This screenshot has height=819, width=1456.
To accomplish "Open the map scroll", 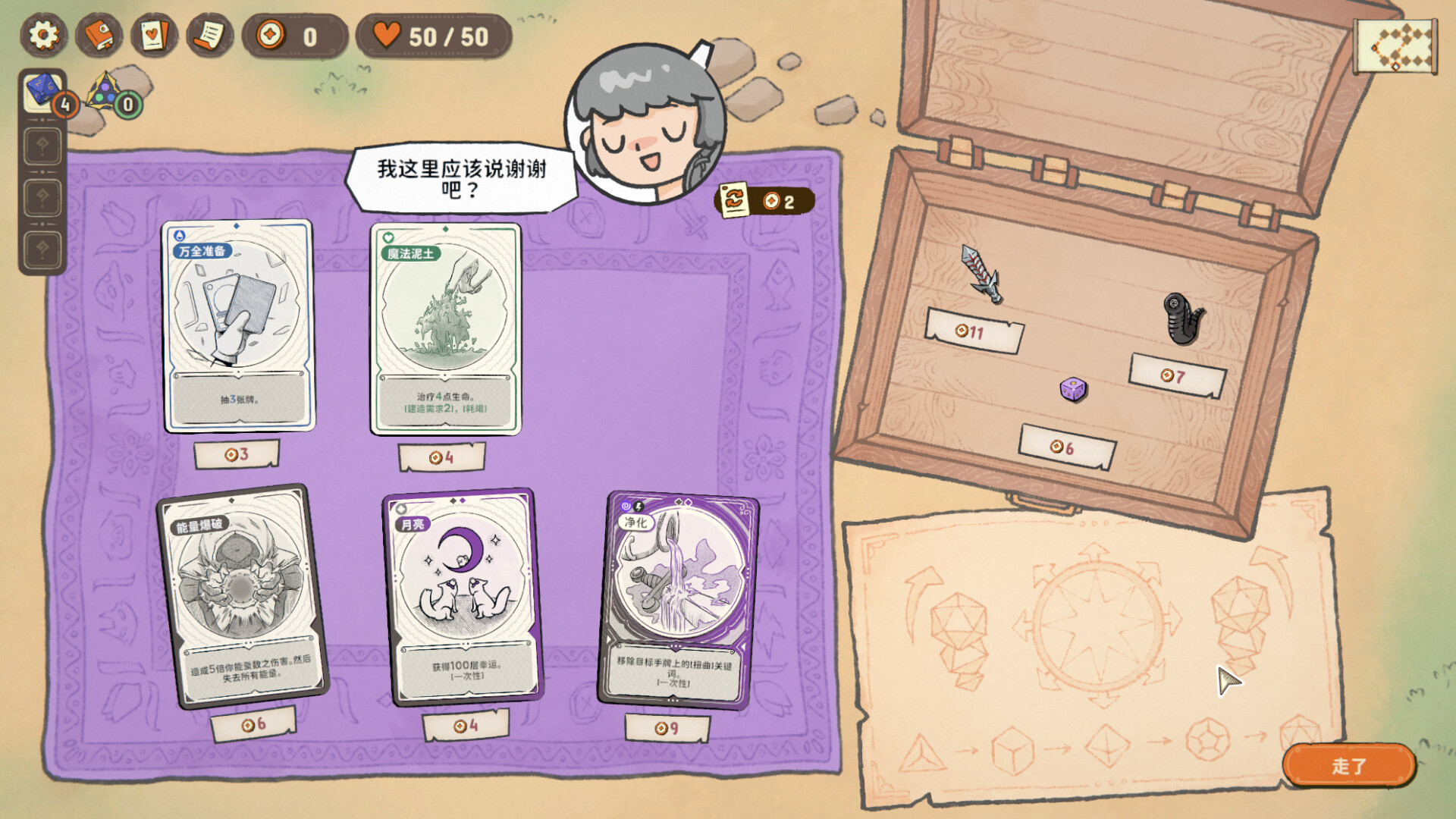I will pyautogui.click(x=1395, y=47).
